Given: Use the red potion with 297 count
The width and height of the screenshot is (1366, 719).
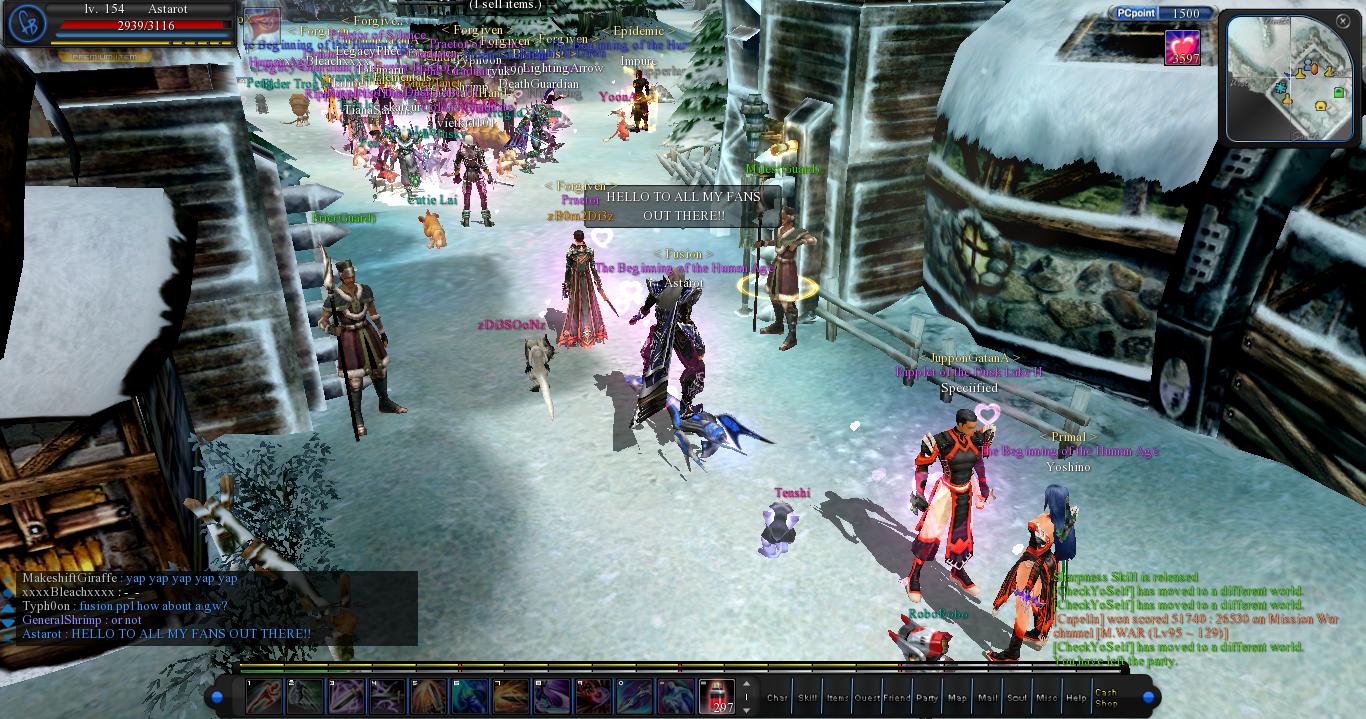Looking at the screenshot, I should (x=716, y=696).
